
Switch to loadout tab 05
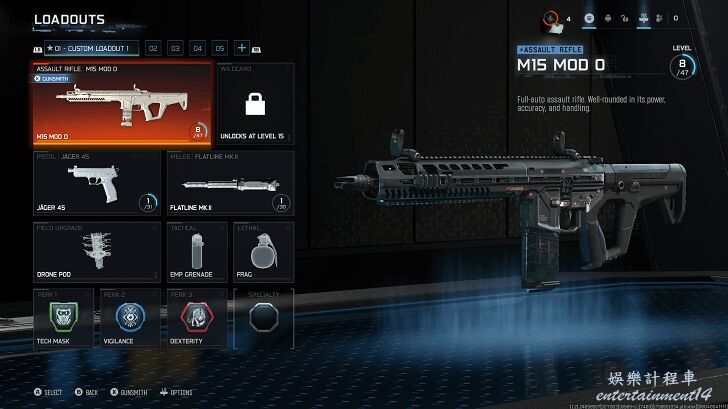(x=219, y=48)
